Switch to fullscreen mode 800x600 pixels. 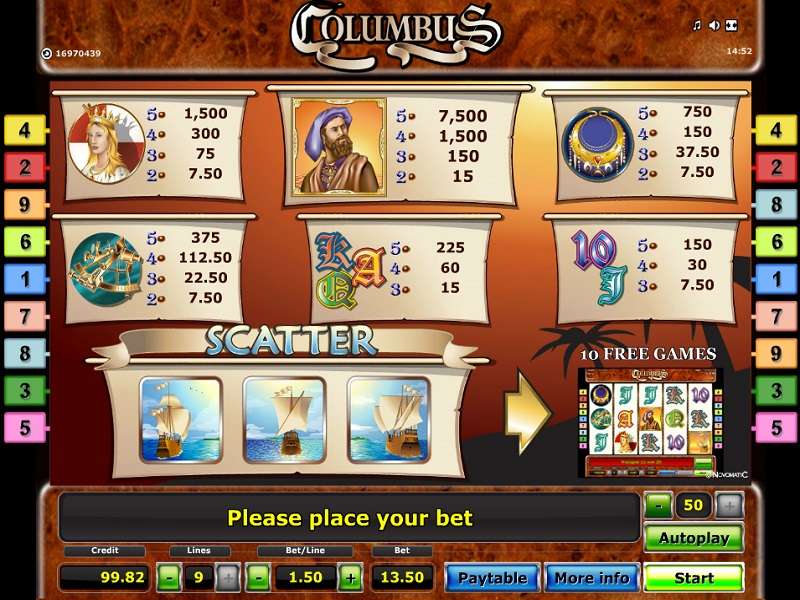point(731,25)
